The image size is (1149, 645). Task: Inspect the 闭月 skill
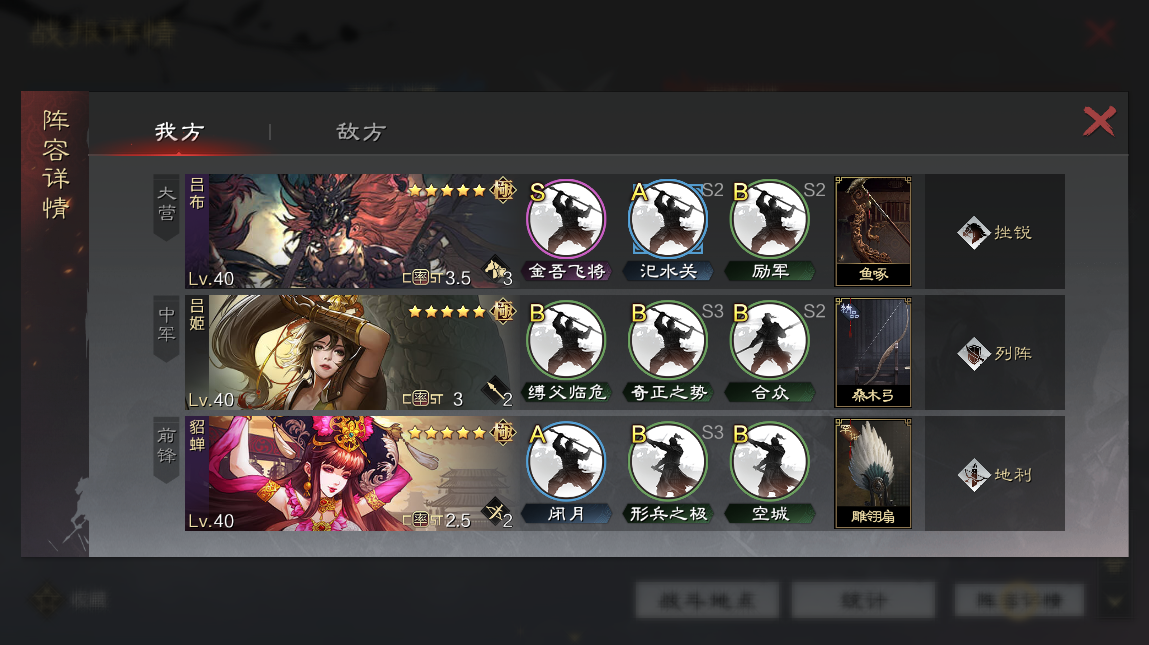tap(566, 462)
